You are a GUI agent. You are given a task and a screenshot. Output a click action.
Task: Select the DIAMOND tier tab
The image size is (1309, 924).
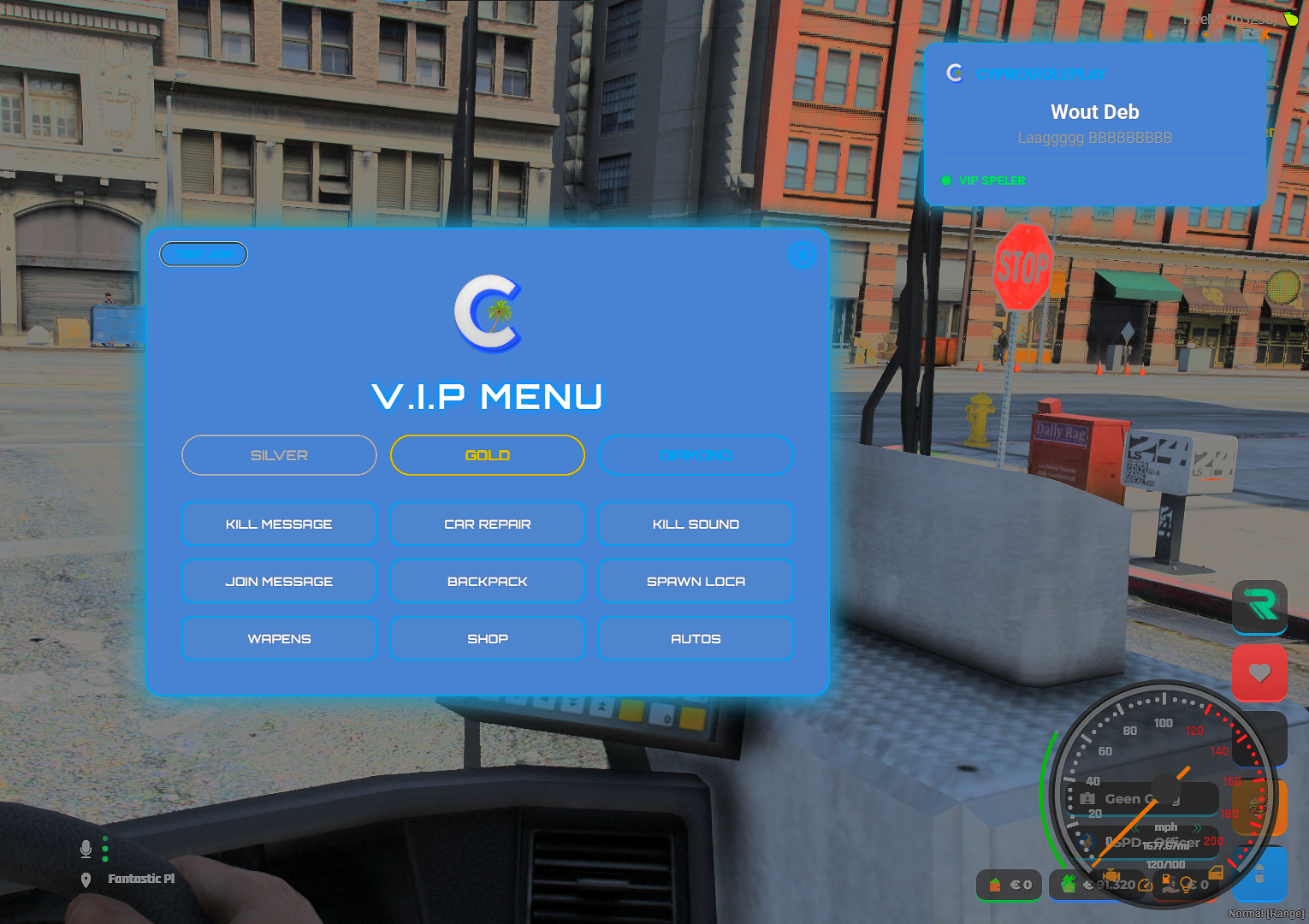click(x=696, y=455)
